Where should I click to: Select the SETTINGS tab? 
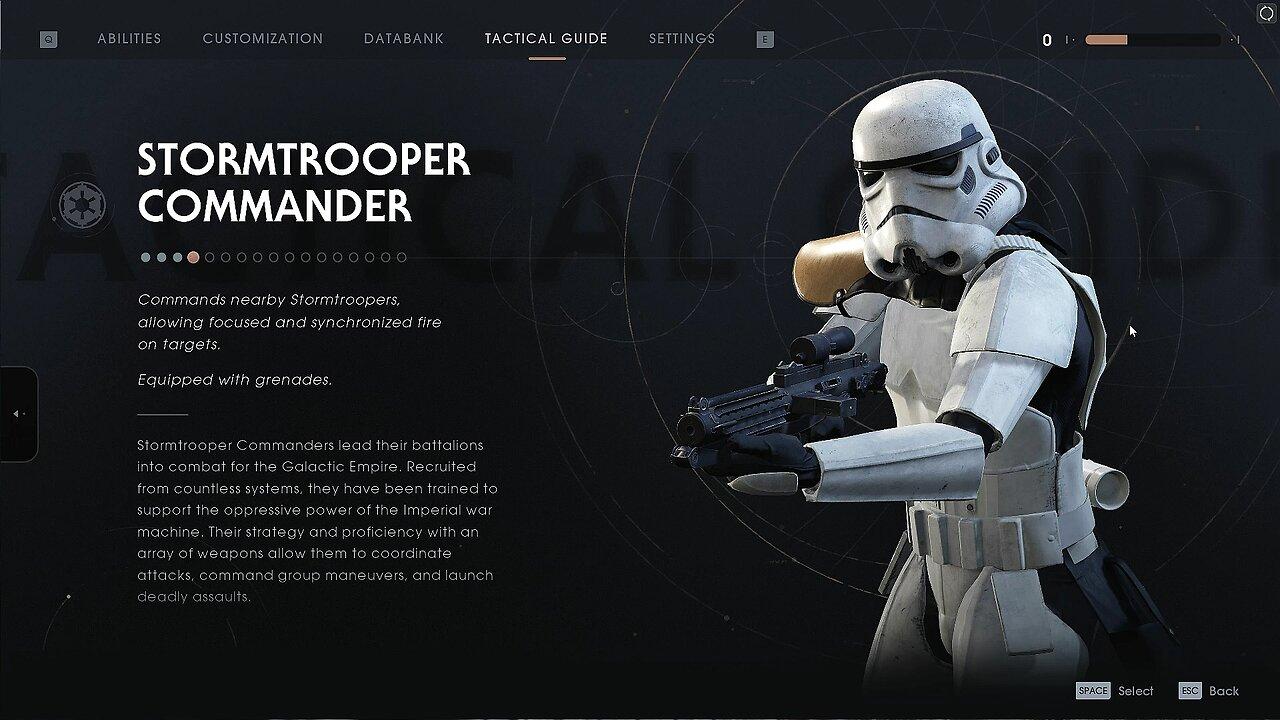tap(681, 38)
